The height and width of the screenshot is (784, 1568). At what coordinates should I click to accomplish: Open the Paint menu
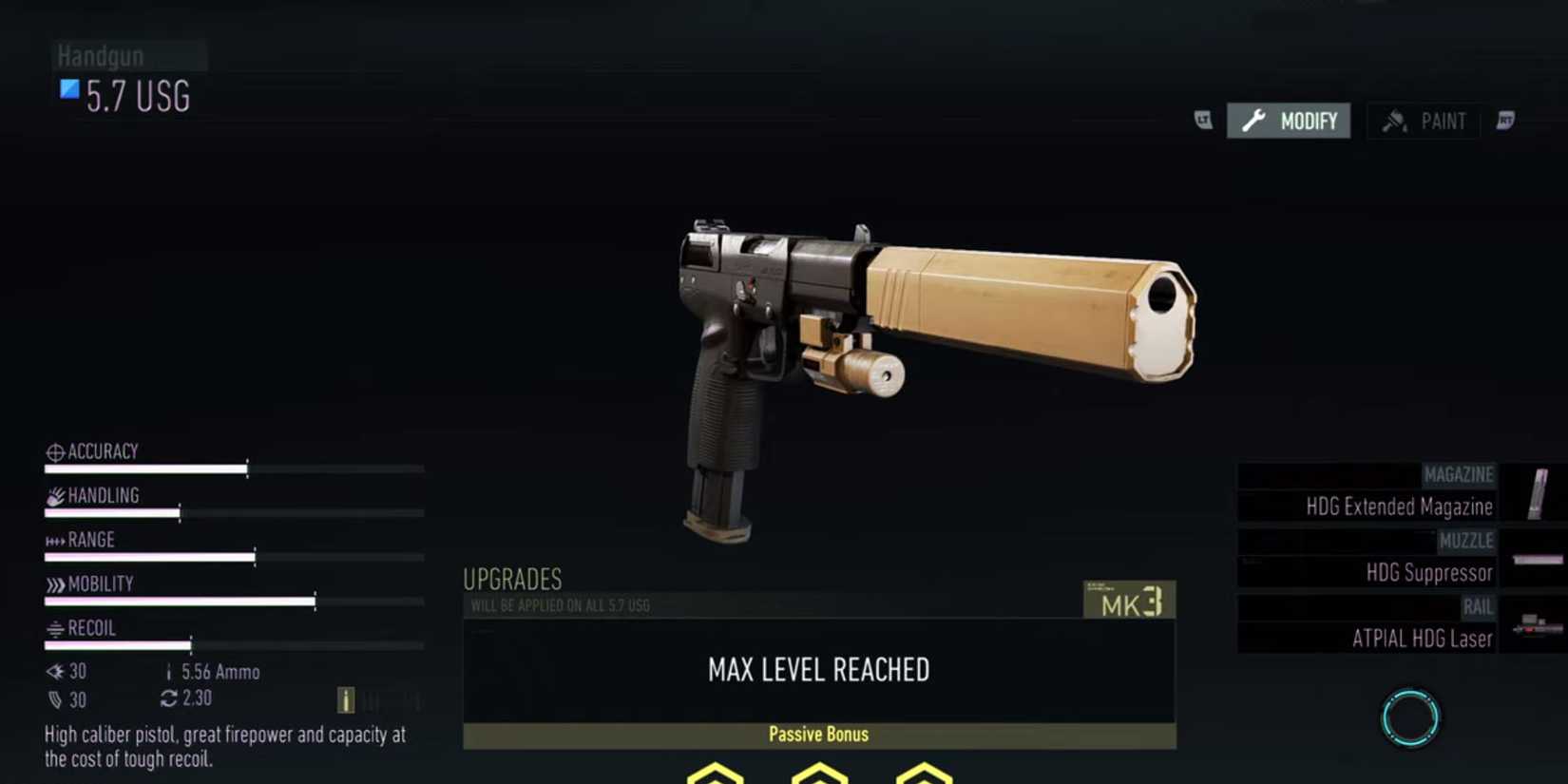[1423, 121]
